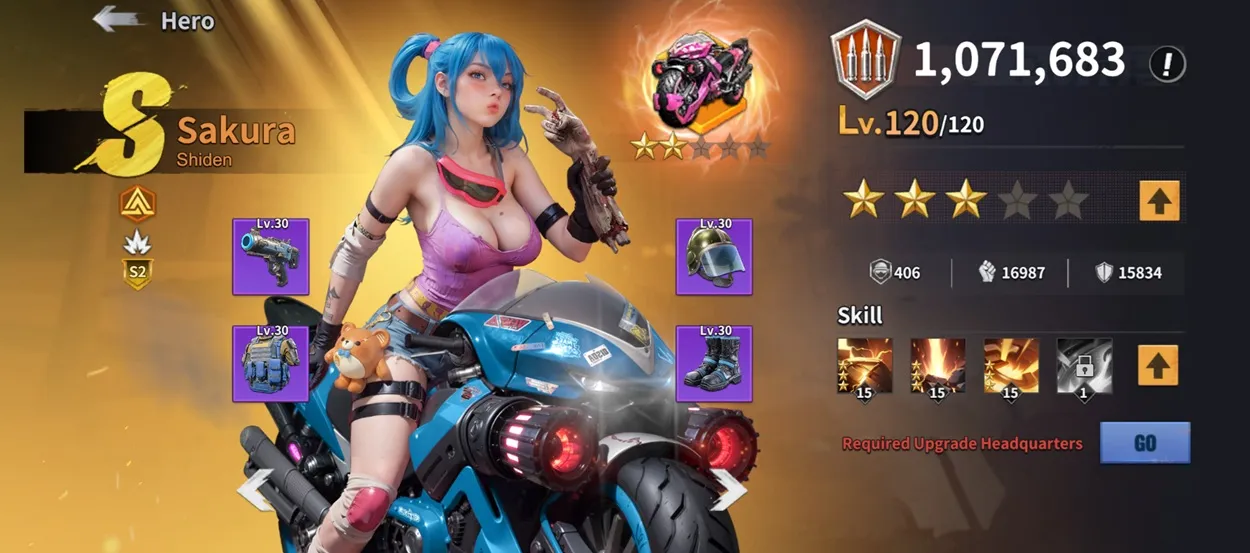
Task: Select the Lv.30 armor vest slot
Action: (x=270, y=364)
